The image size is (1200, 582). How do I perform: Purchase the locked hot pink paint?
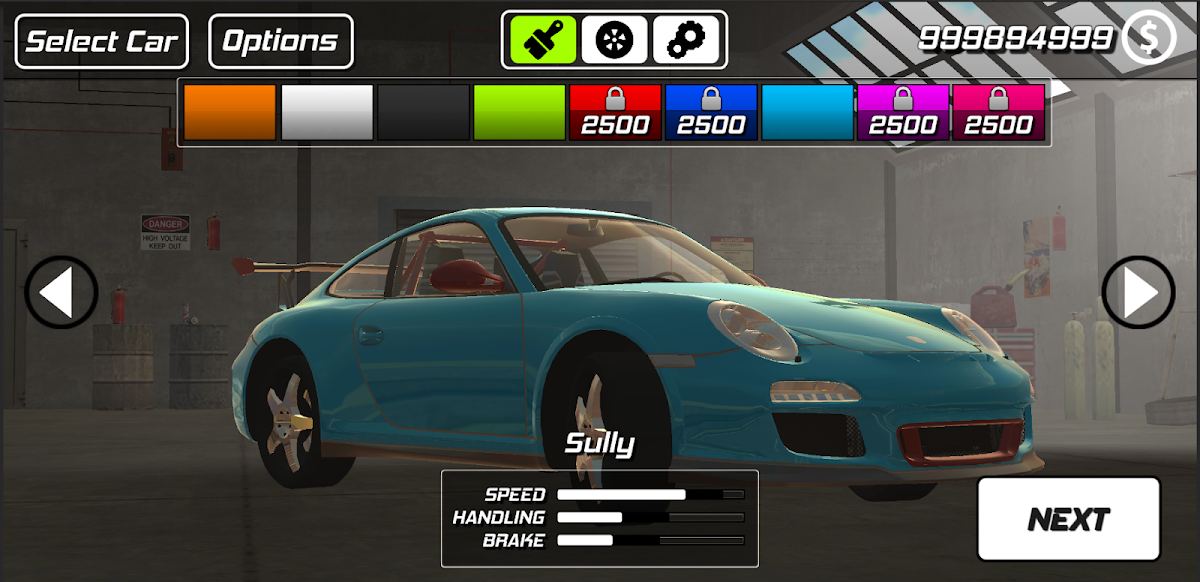[x=998, y=112]
